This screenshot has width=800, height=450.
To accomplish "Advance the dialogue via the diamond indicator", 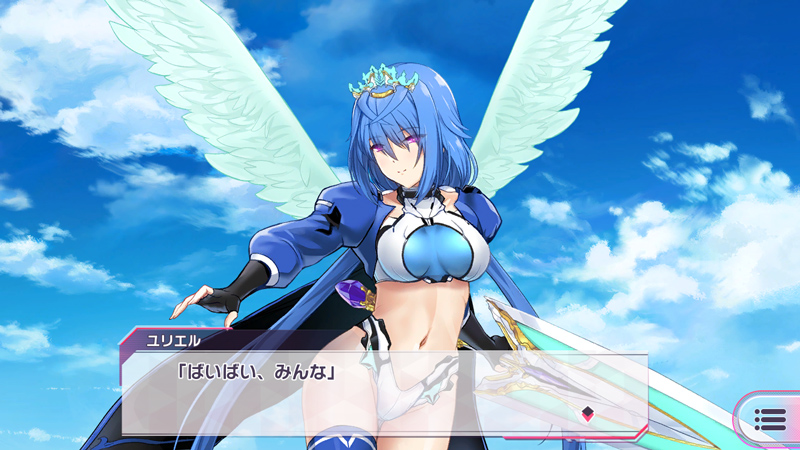I will (589, 414).
